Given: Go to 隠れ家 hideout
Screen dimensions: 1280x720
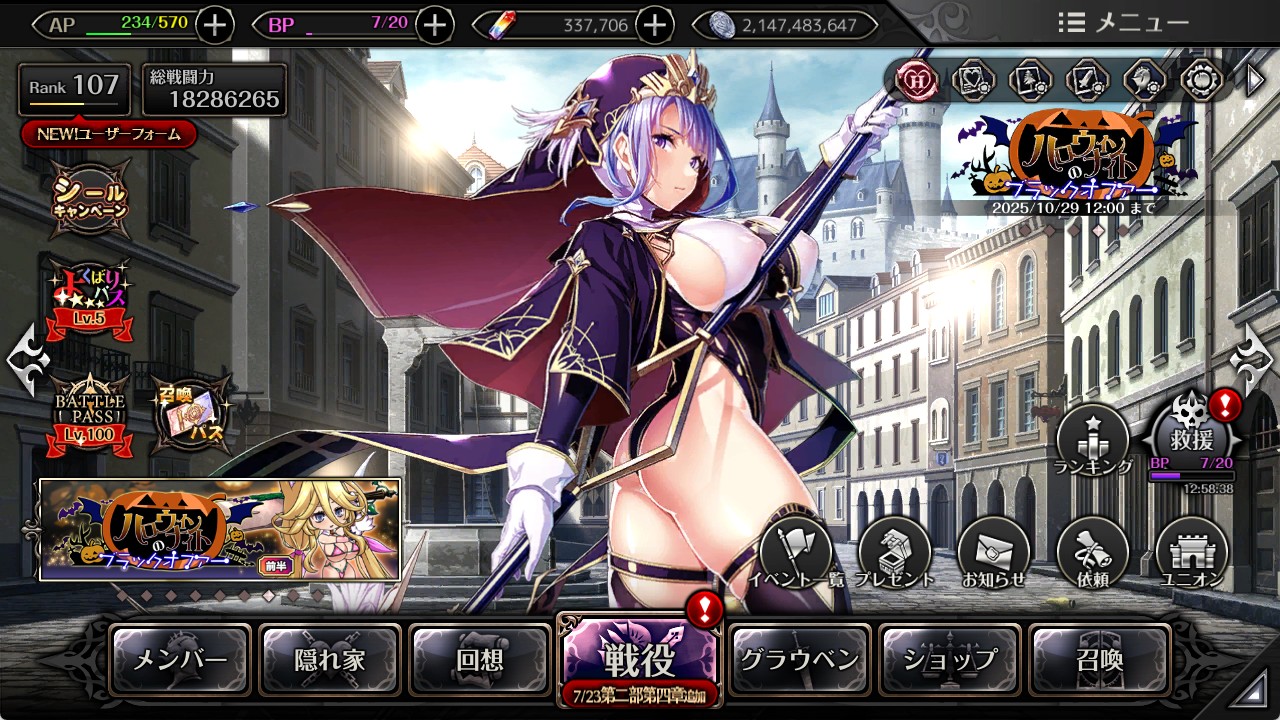Looking at the screenshot, I should 330,660.
